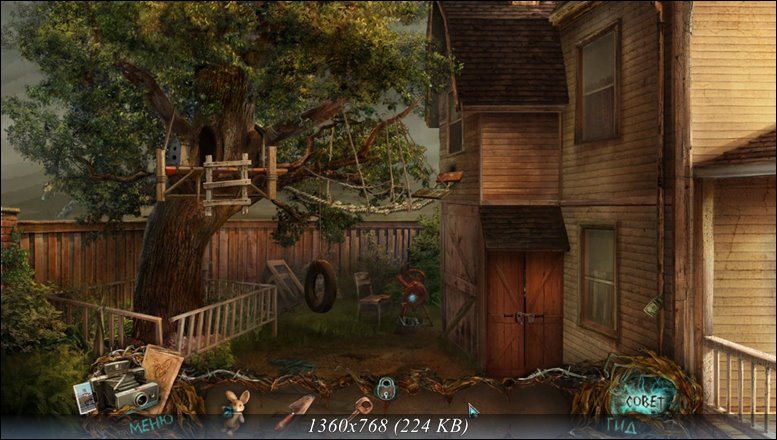Toggle the inventory padlock icon

coord(384,387)
